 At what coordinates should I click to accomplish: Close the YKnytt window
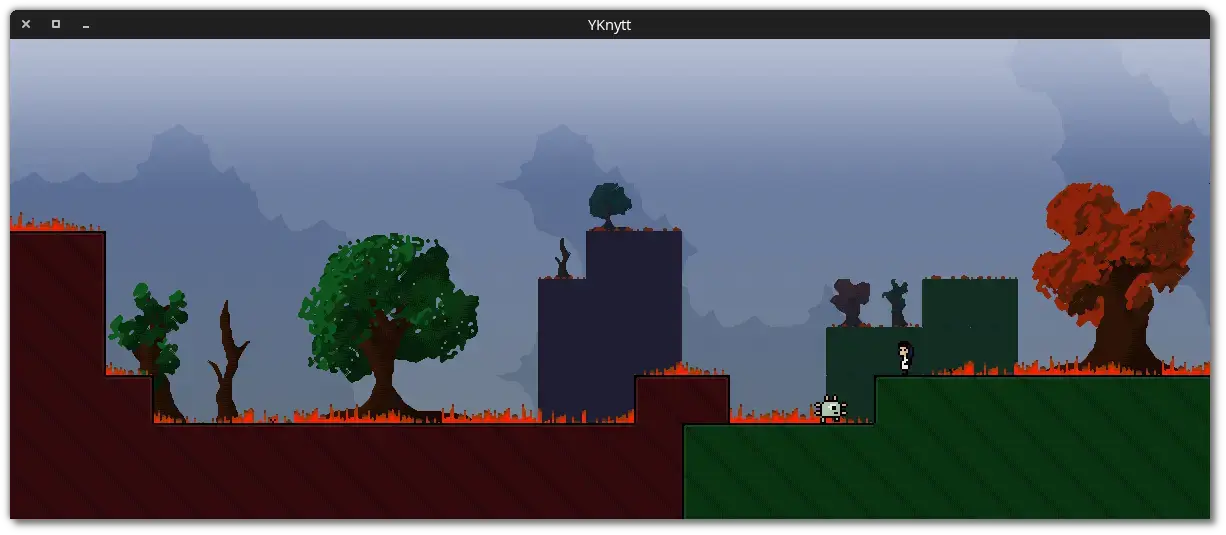pos(26,24)
